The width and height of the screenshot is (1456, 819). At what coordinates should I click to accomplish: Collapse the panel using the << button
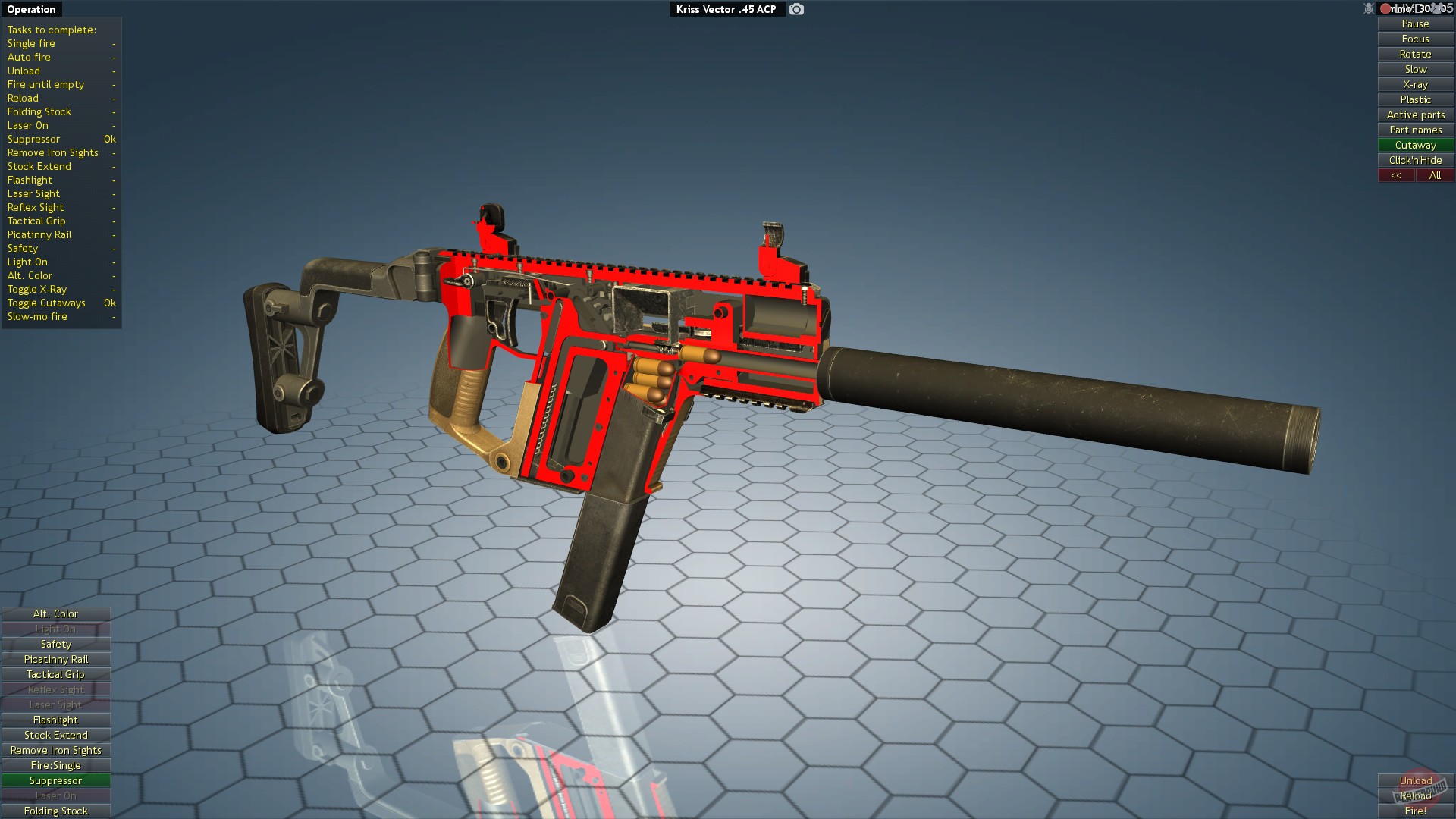[1396, 175]
